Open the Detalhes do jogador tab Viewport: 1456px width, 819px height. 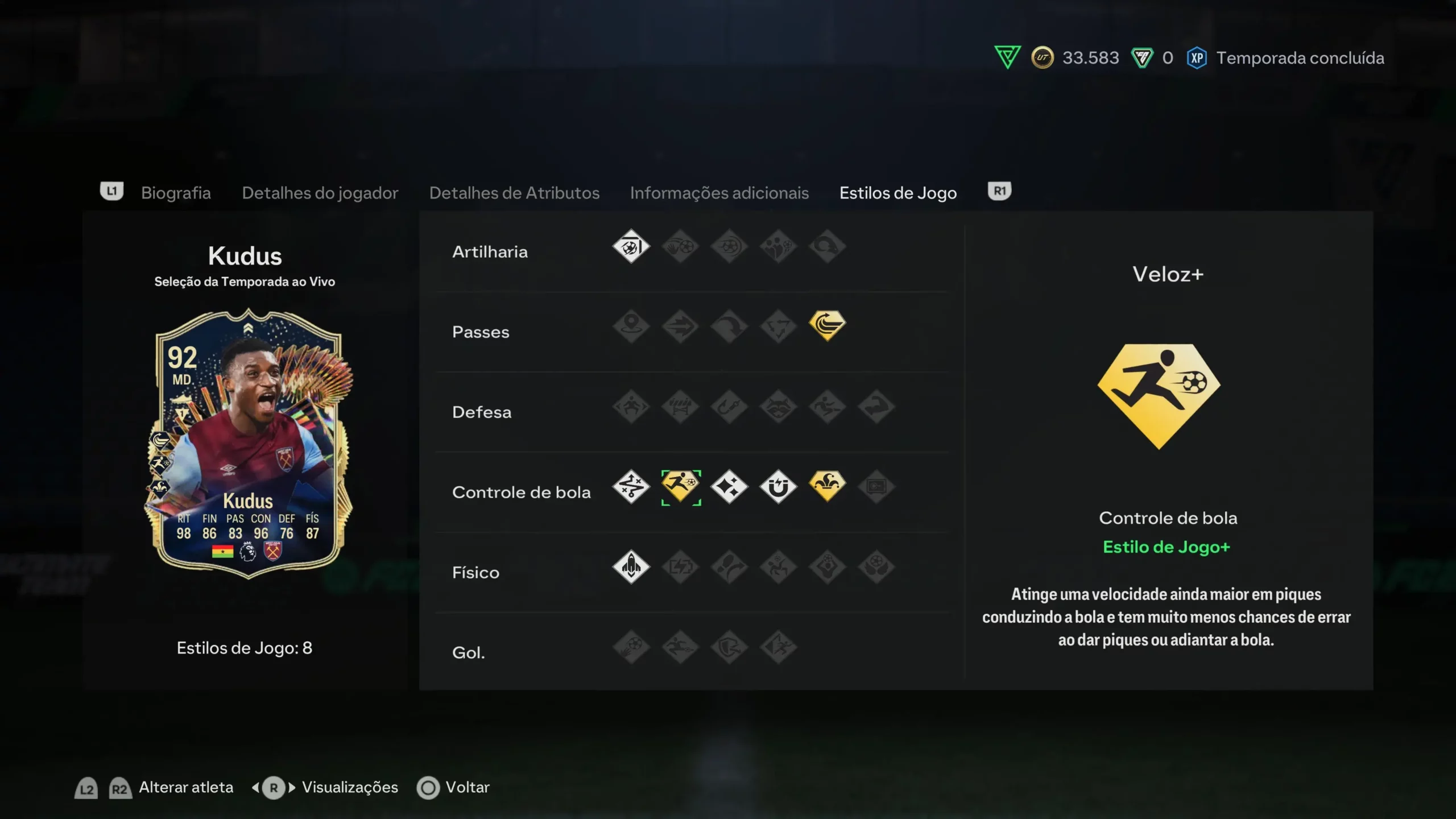coord(320,193)
